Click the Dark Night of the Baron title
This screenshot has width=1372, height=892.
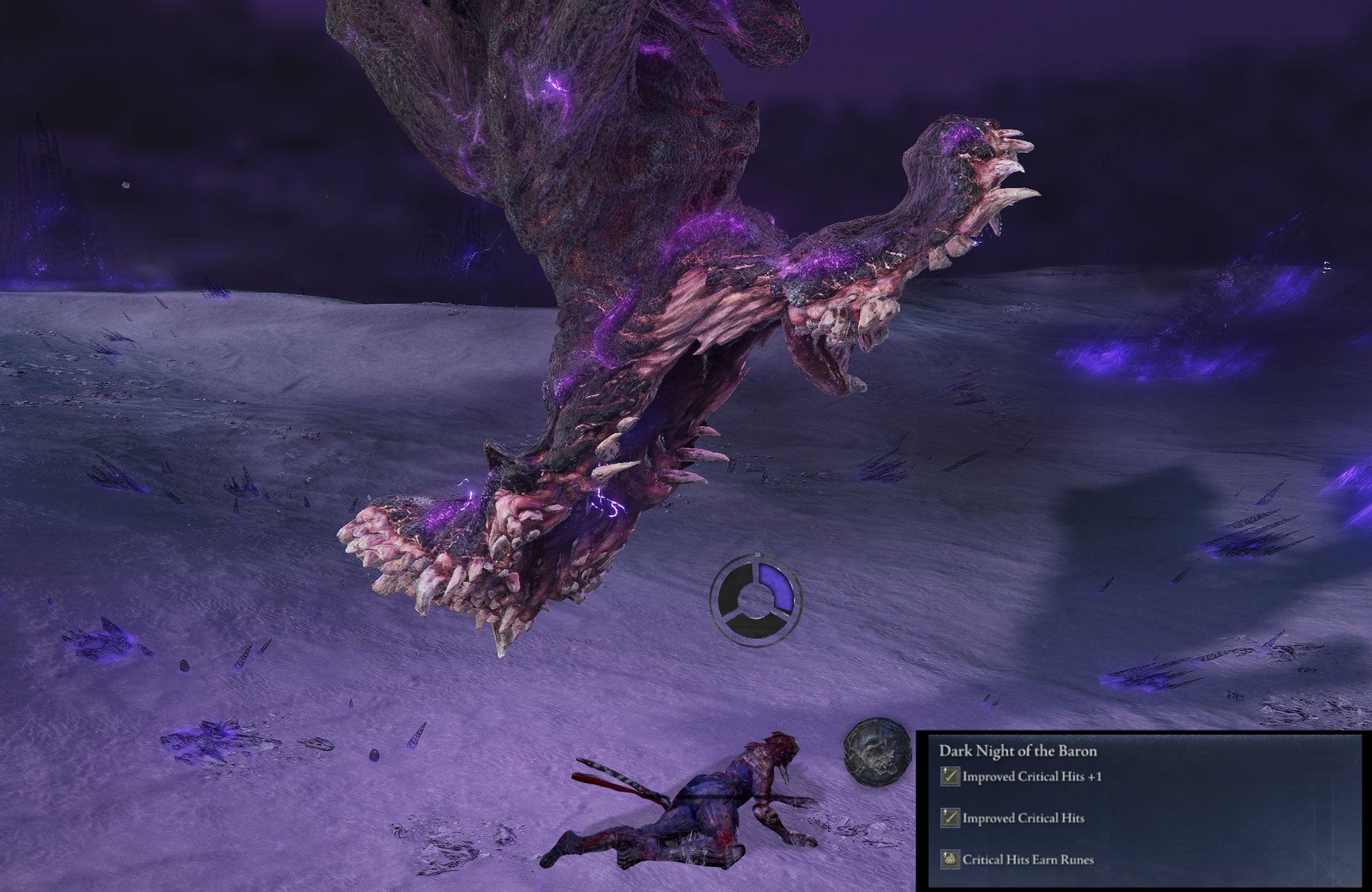1018,750
